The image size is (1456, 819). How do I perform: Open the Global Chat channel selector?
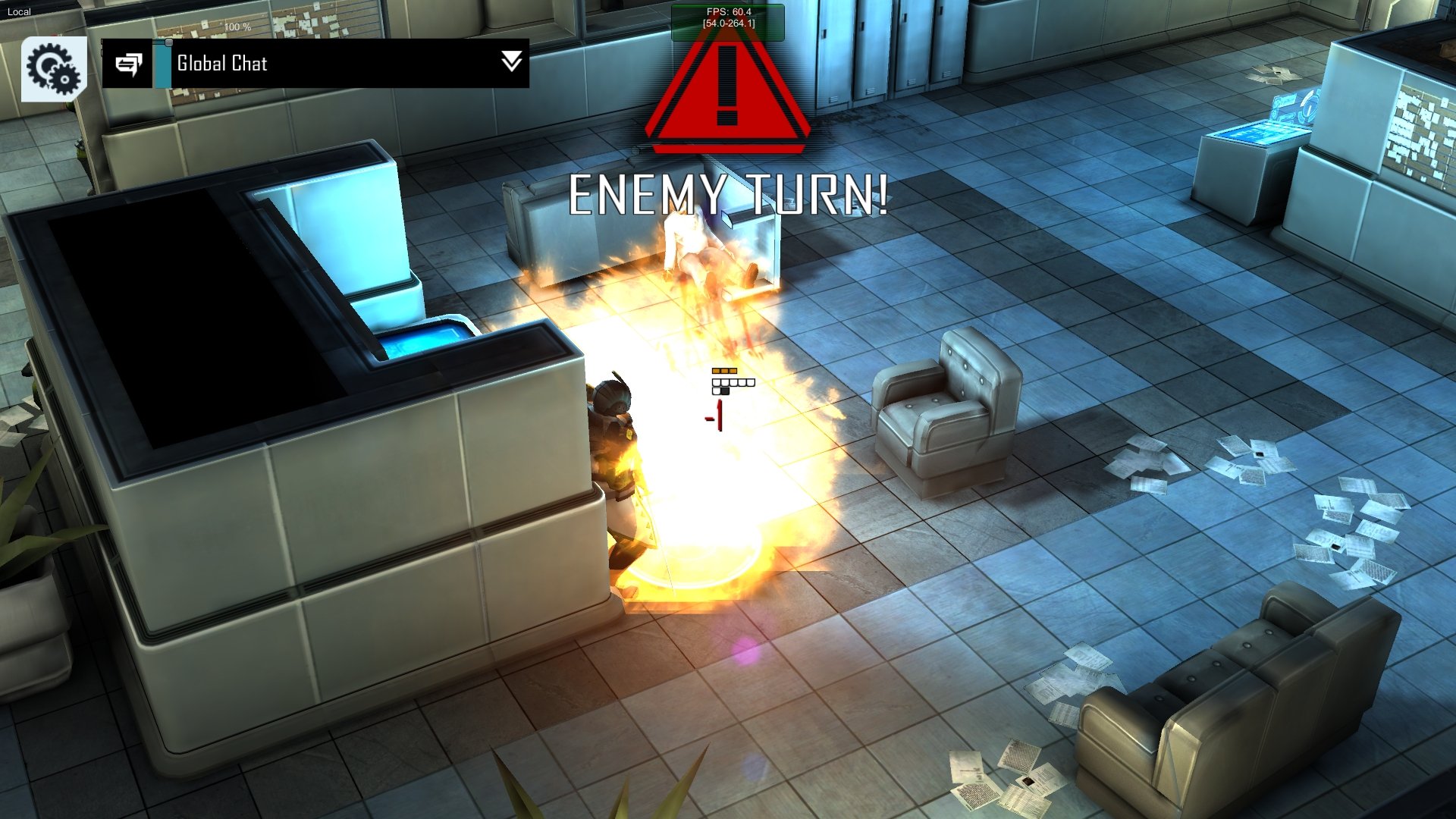point(221,64)
